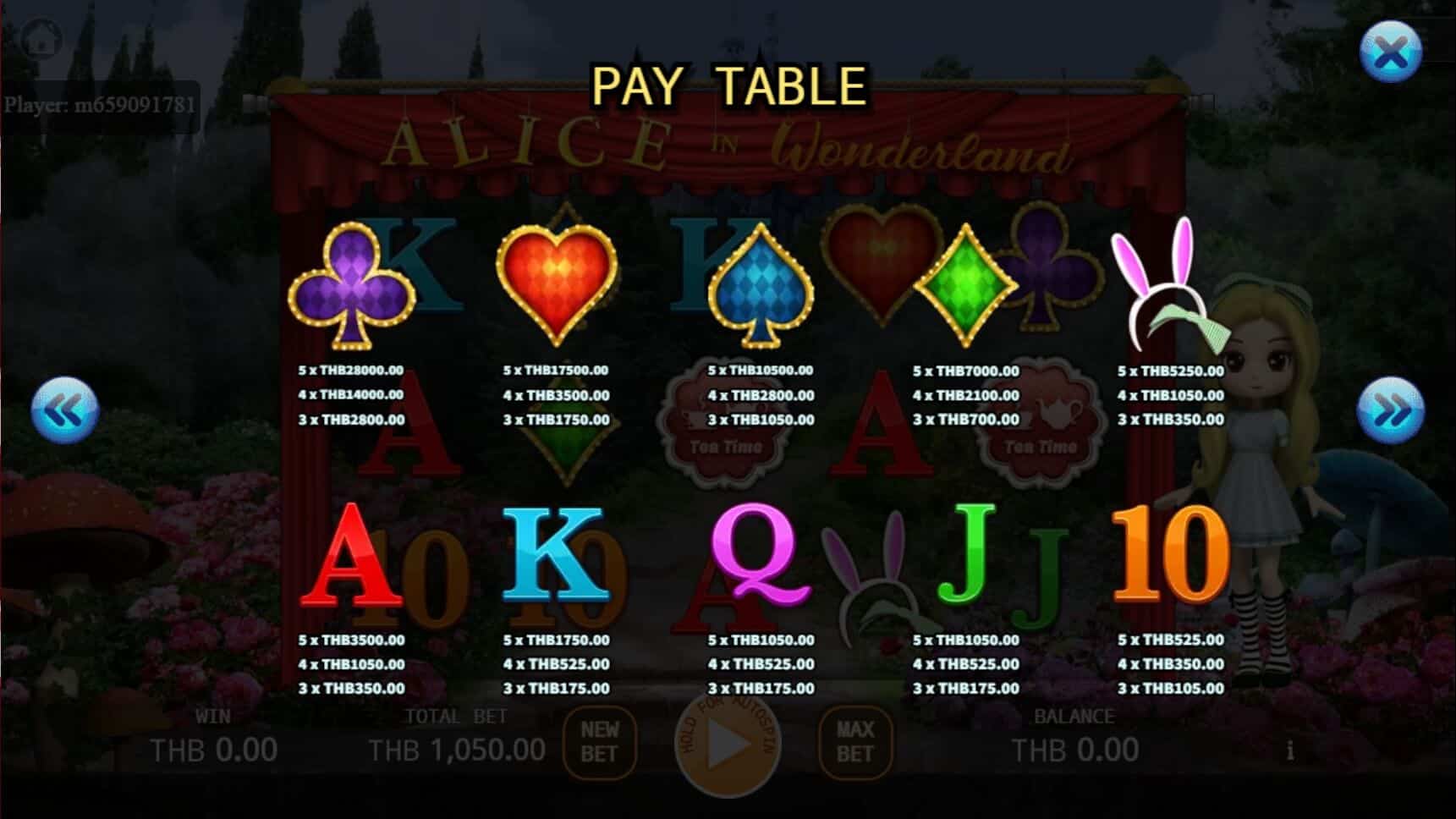Click the home icon in top left corner
Screen dimensions: 1456x819
click(40, 38)
